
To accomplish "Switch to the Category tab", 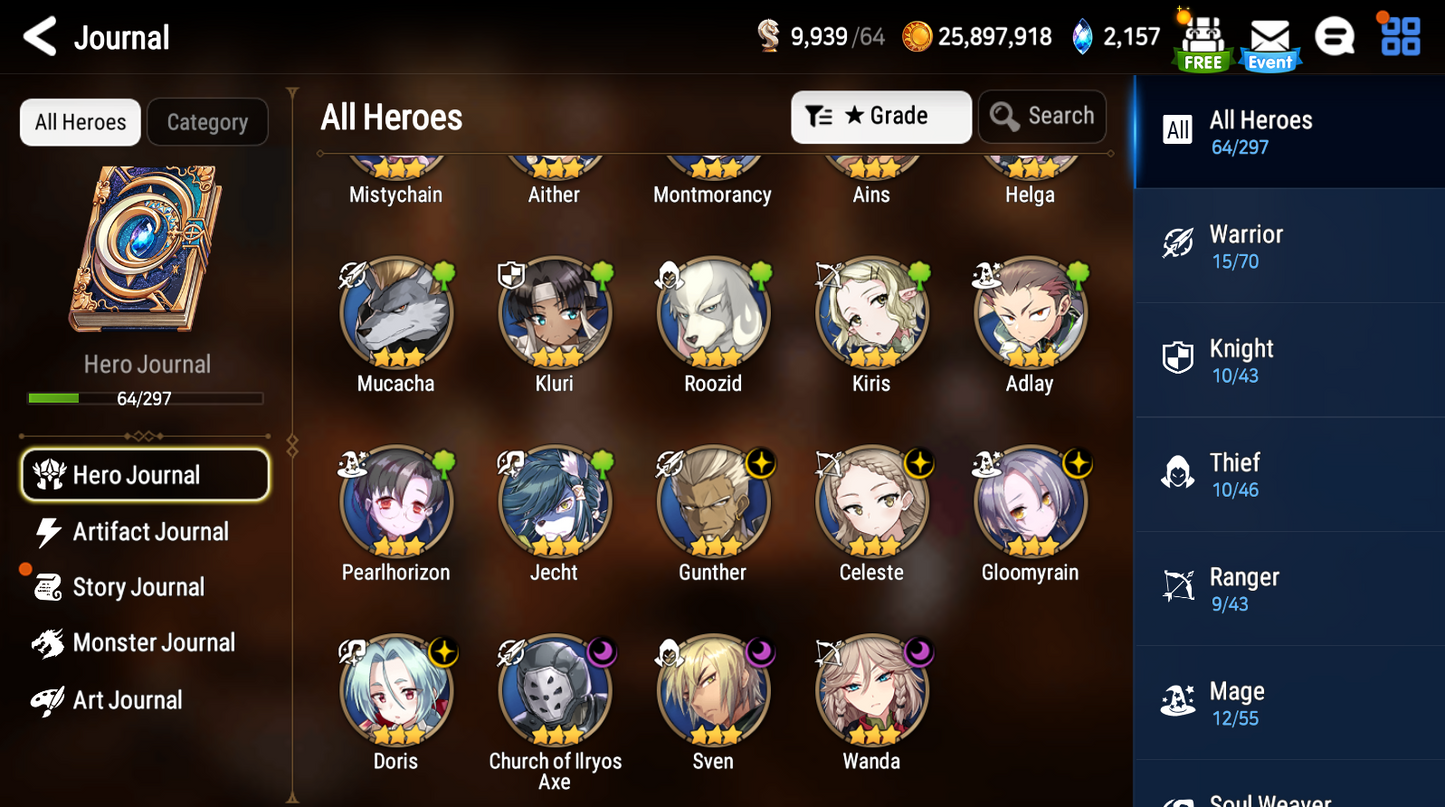I will pos(207,122).
